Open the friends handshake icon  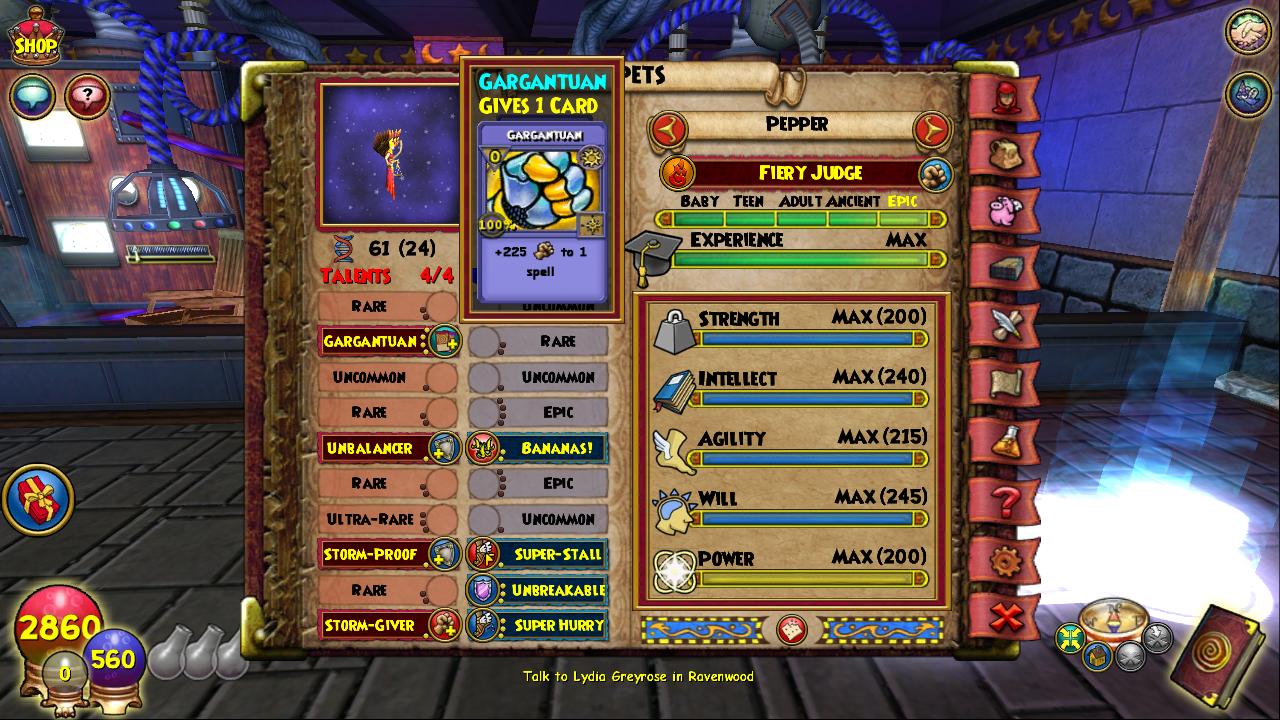coord(1248,33)
